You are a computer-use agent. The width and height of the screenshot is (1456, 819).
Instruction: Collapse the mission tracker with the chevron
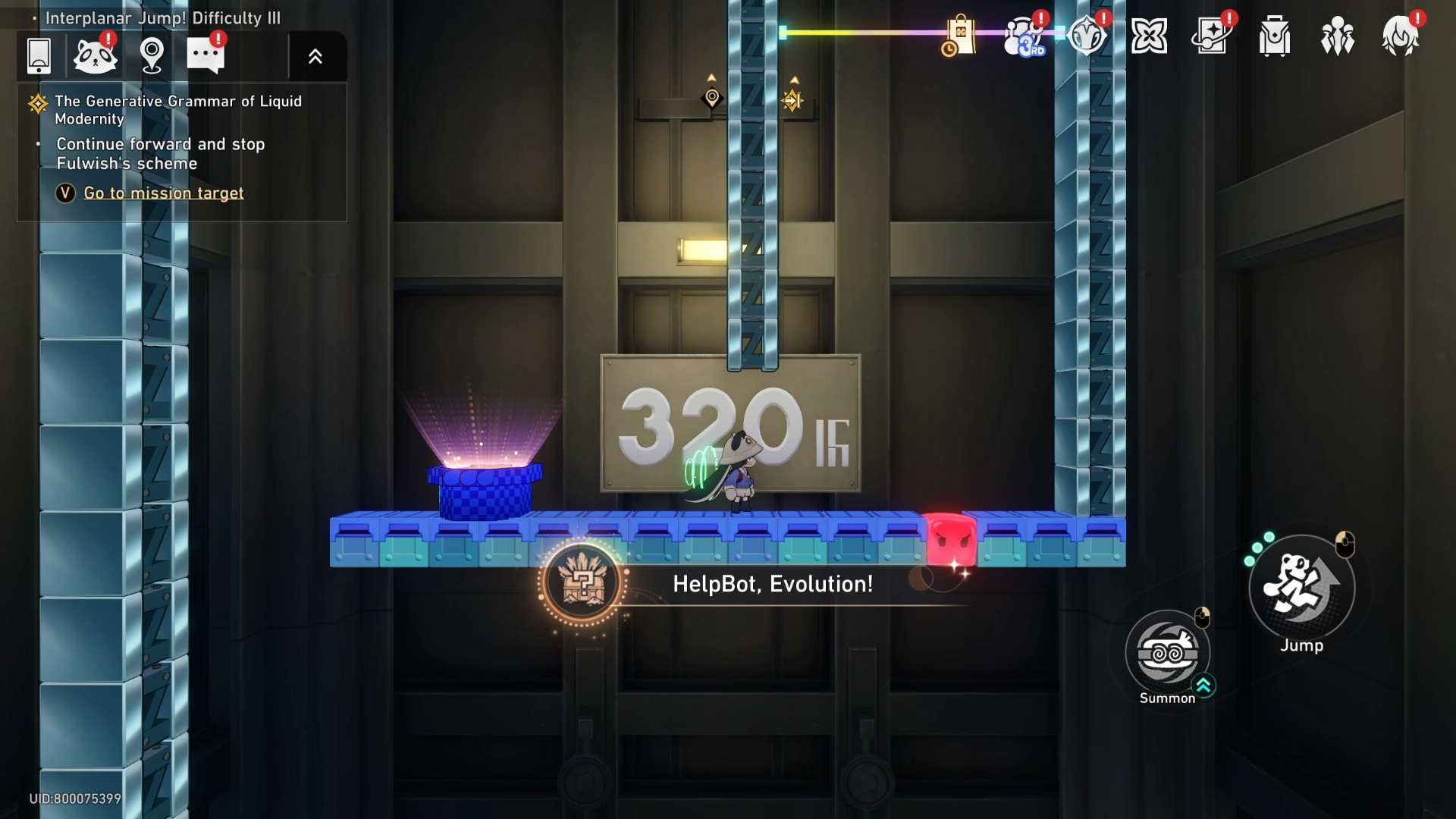point(316,55)
